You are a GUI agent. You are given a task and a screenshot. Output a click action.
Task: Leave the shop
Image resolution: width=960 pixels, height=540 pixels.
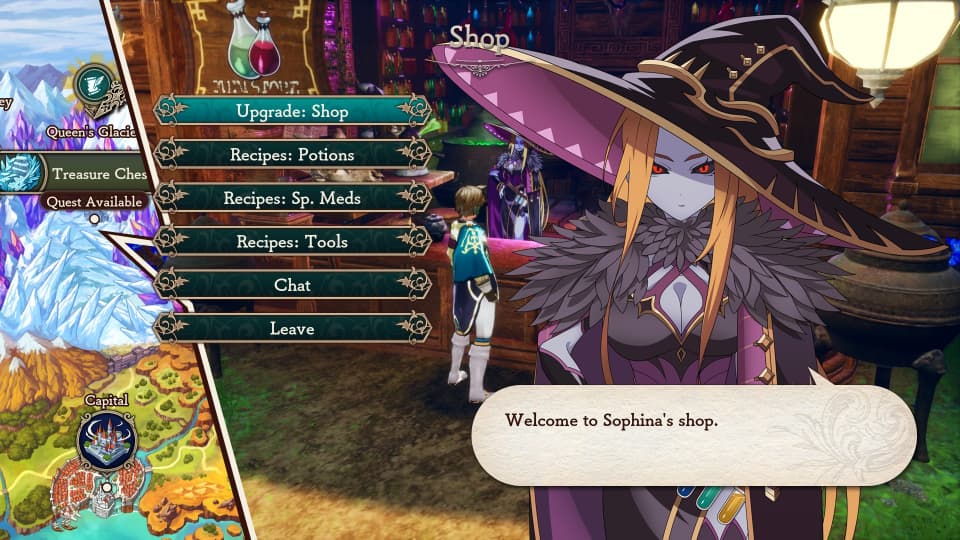(x=293, y=328)
